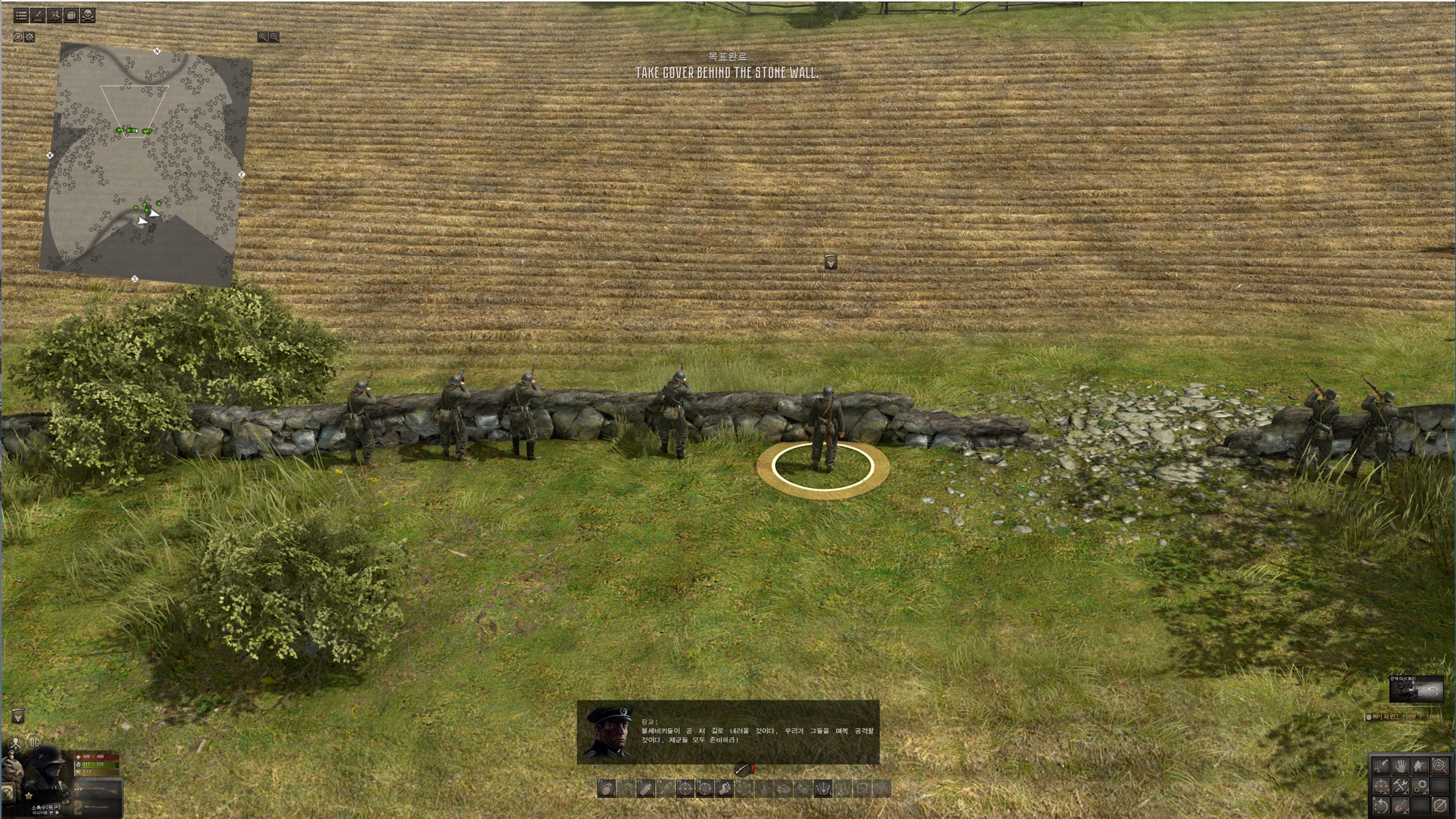Click the magnifying glass examine command

(1439, 766)
